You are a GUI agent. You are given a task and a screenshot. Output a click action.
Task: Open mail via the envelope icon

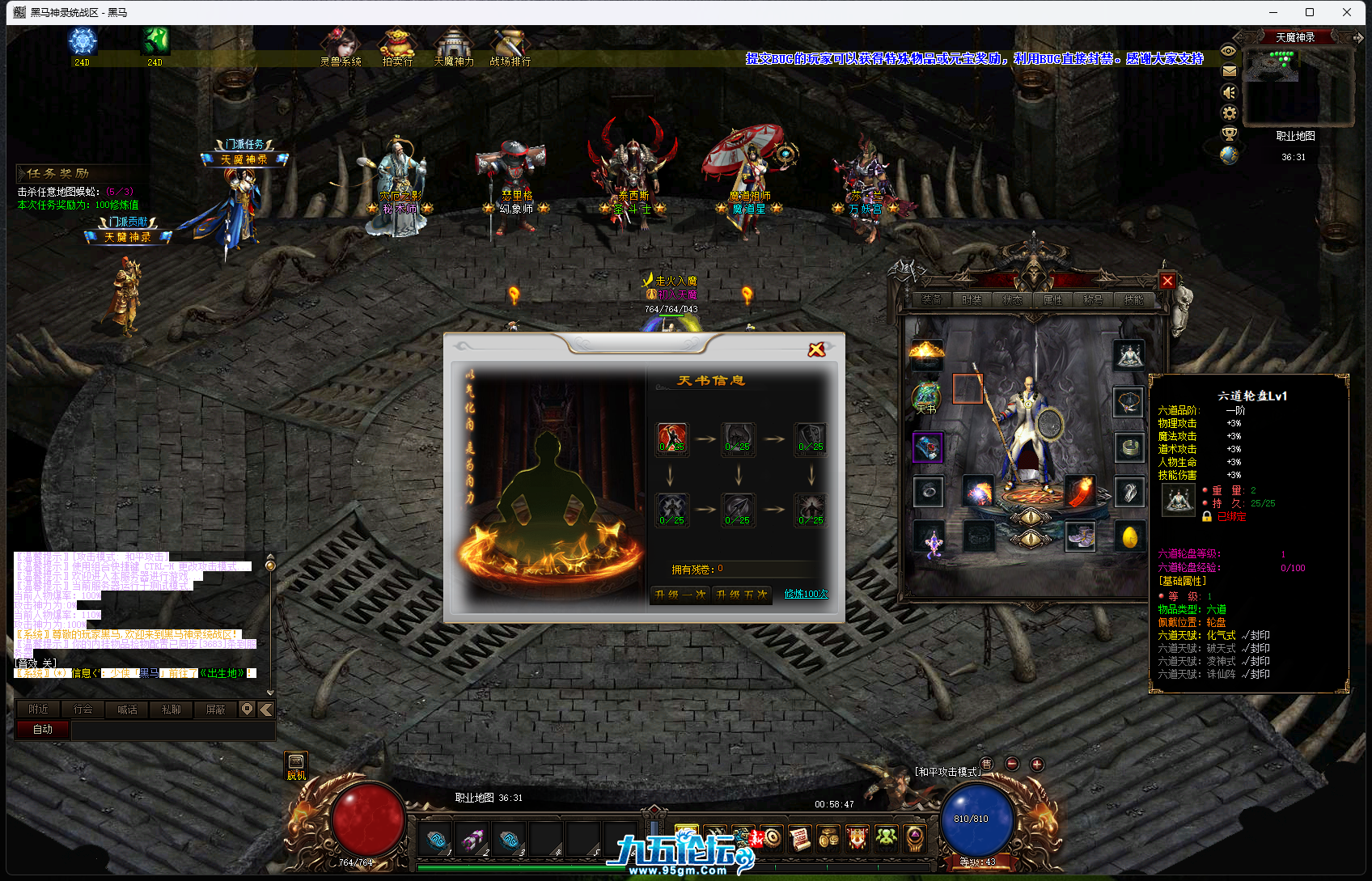1229,71
